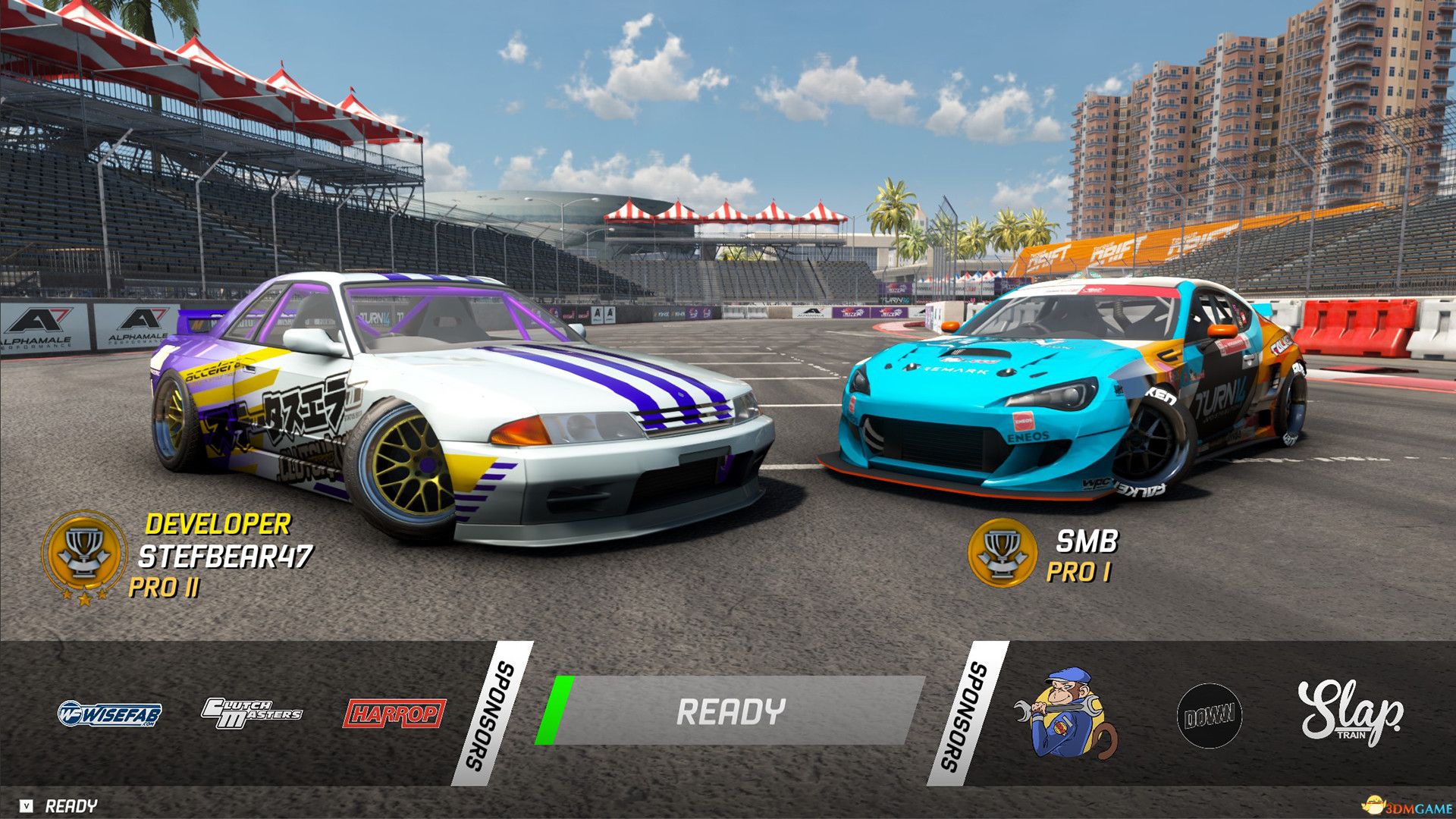Screen dimensions: 1456x819
Task: Select the DOWN sponsor badge
Action: pos(1210,714)
